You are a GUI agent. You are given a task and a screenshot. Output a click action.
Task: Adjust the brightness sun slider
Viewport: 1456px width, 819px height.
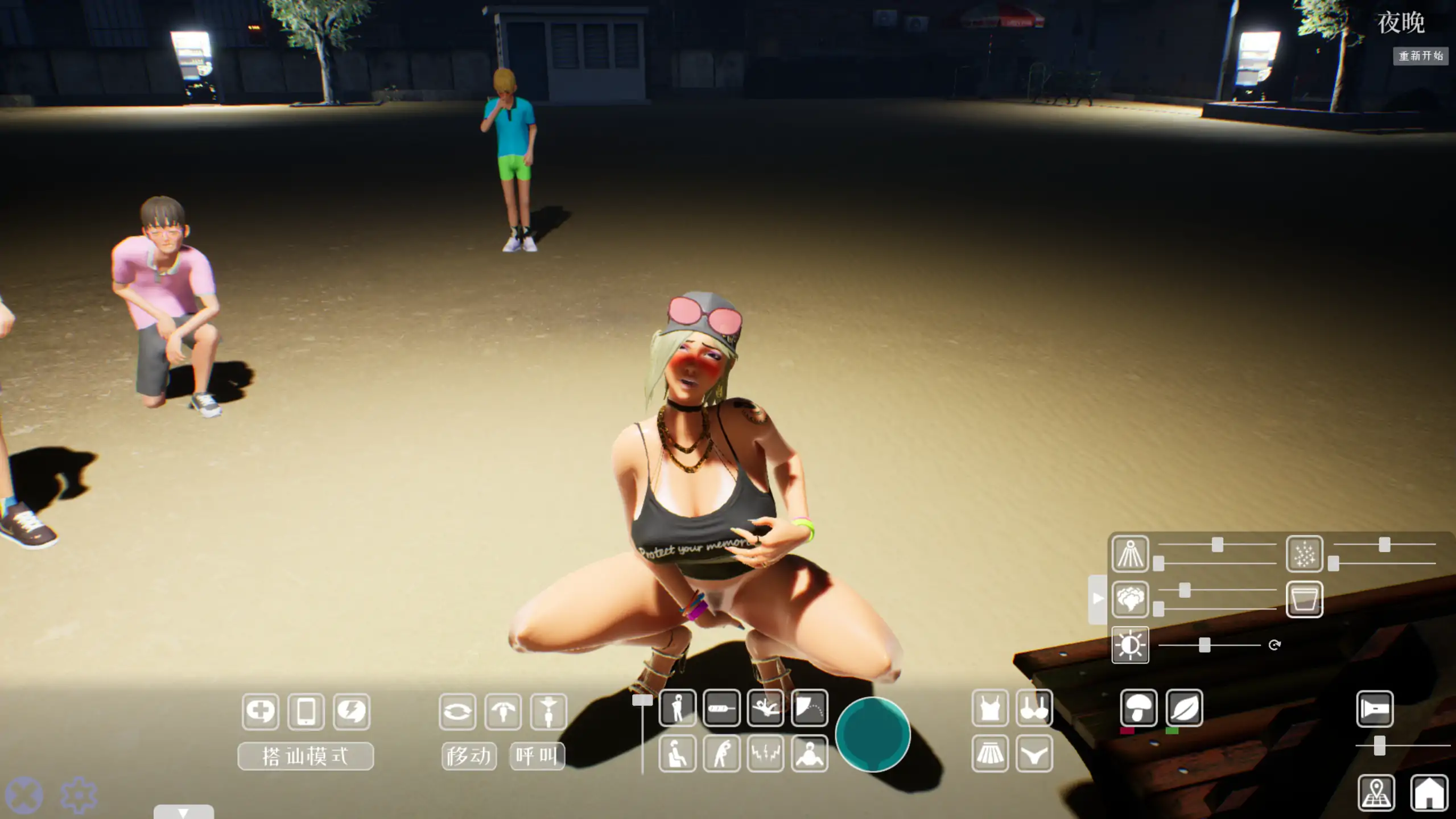[1204, 645]
